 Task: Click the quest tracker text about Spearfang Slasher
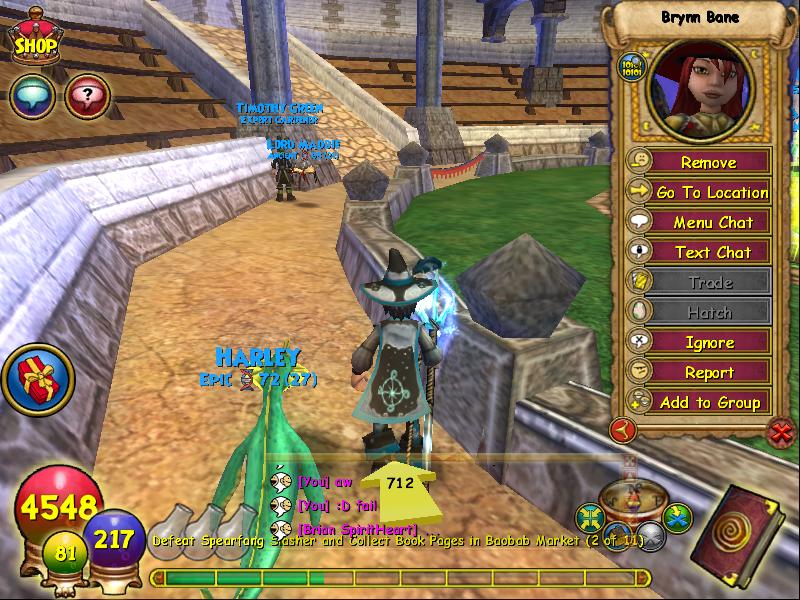click(397, 541)
